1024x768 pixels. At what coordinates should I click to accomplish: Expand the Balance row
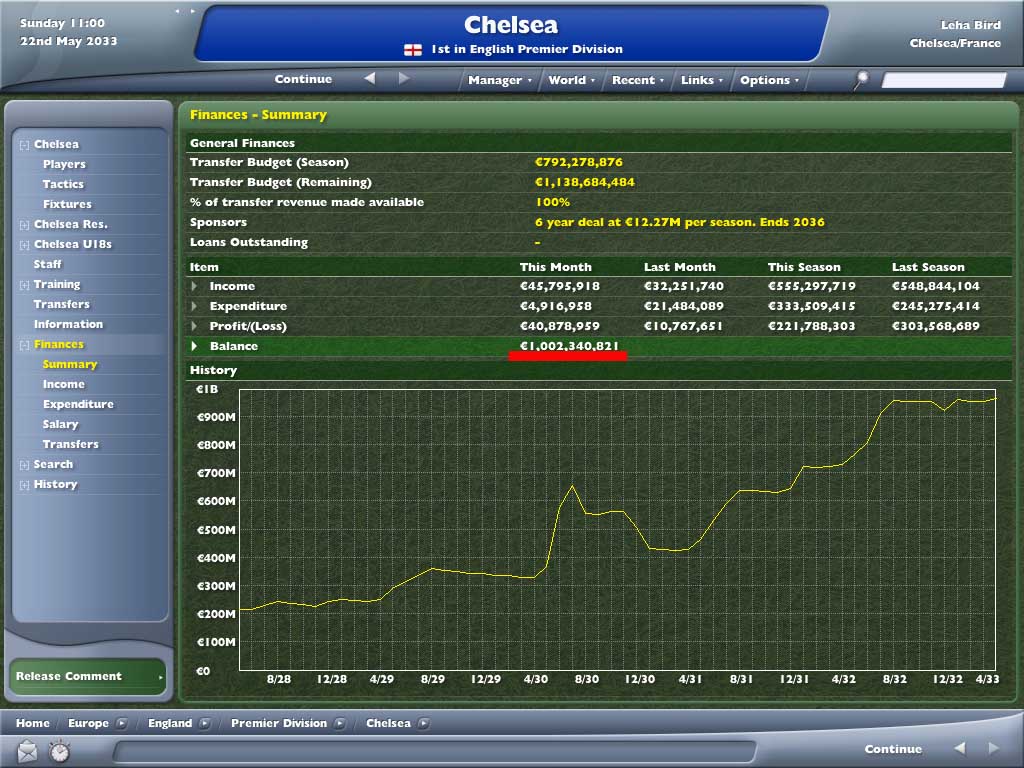(x=195, y=346)
